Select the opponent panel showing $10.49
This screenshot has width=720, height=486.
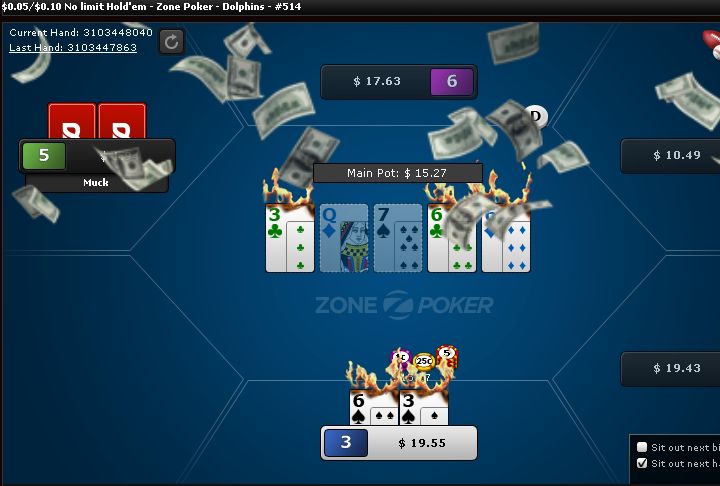pos(670,156)
